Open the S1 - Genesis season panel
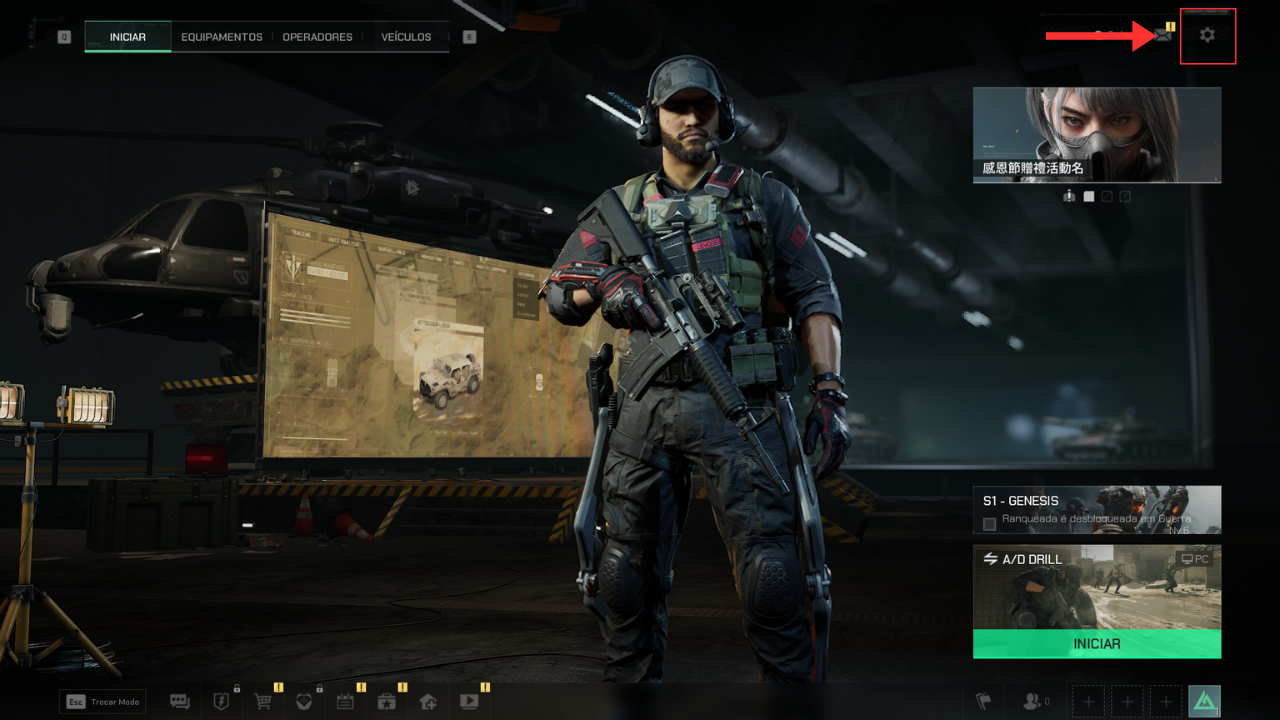 (x=1096, y=510)
